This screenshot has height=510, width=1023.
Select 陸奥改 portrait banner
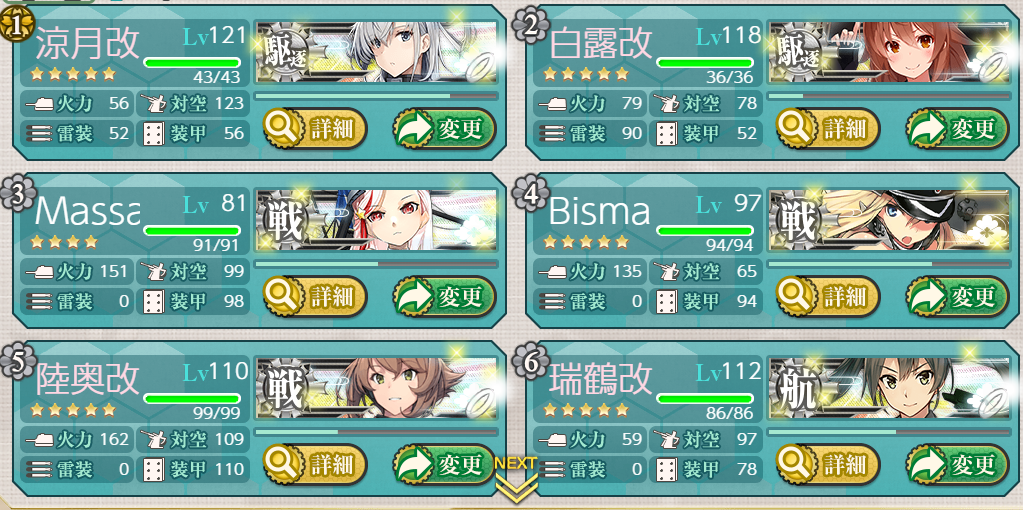[x=377, y=389]
